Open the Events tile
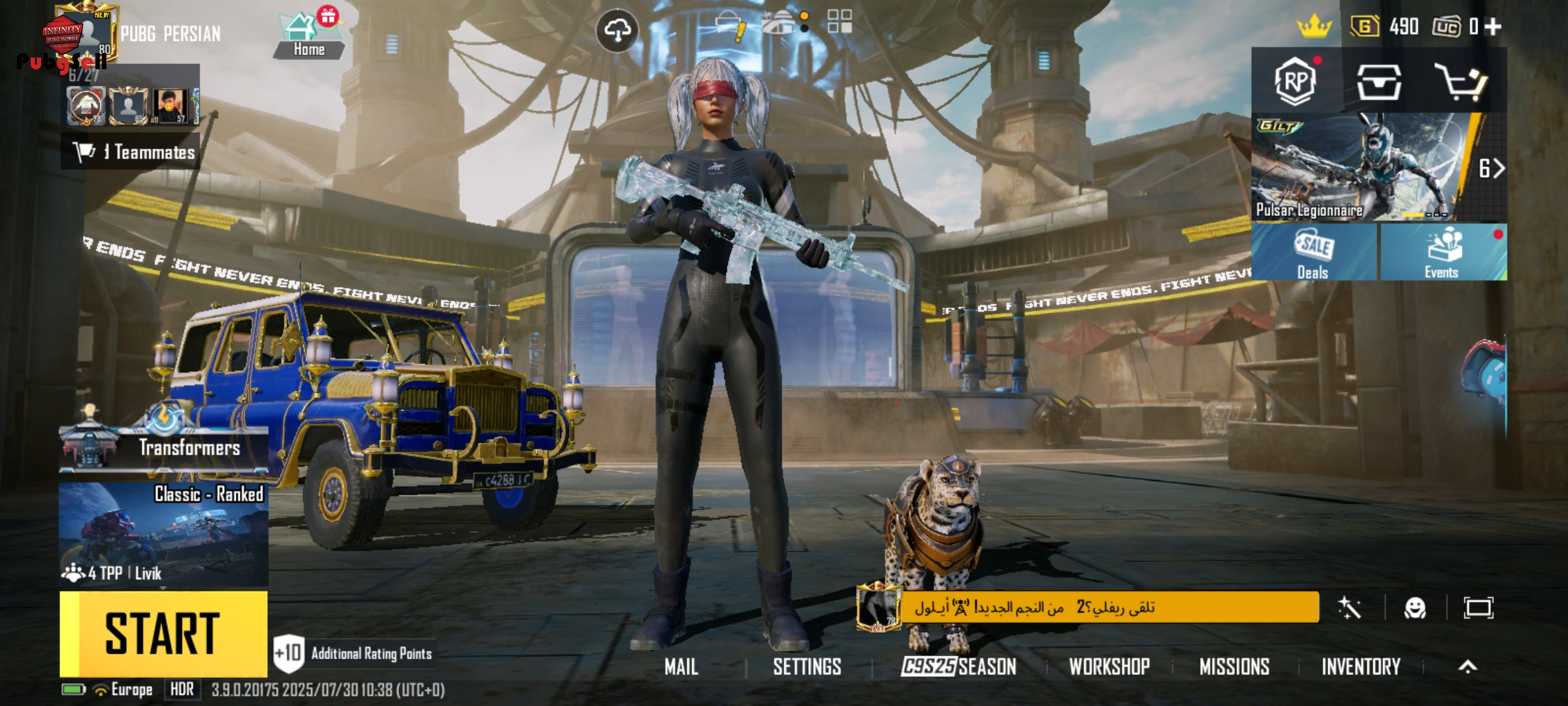 1442,253
